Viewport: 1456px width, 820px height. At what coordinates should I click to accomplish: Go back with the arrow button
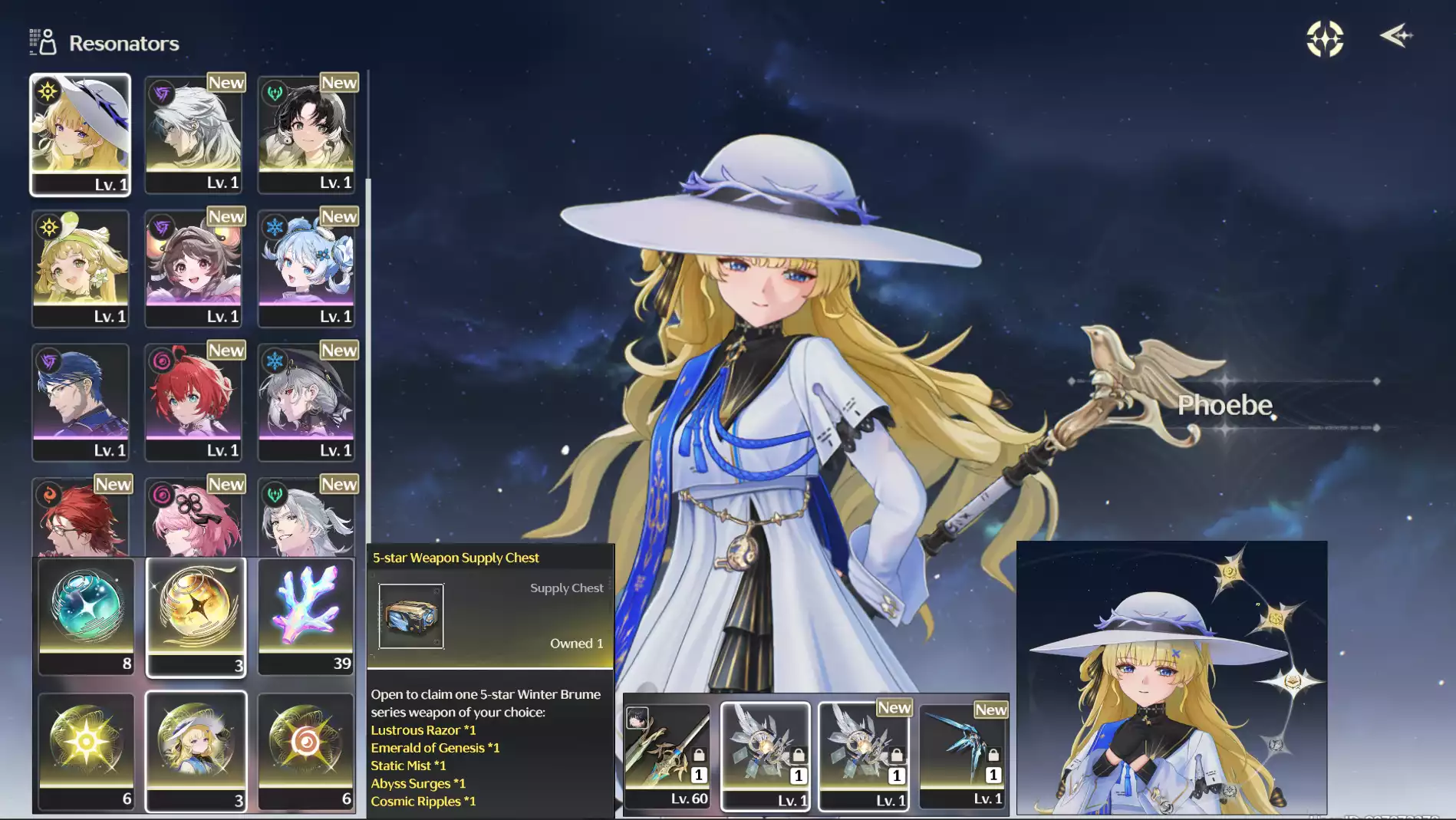click(x=1396, y=36)
